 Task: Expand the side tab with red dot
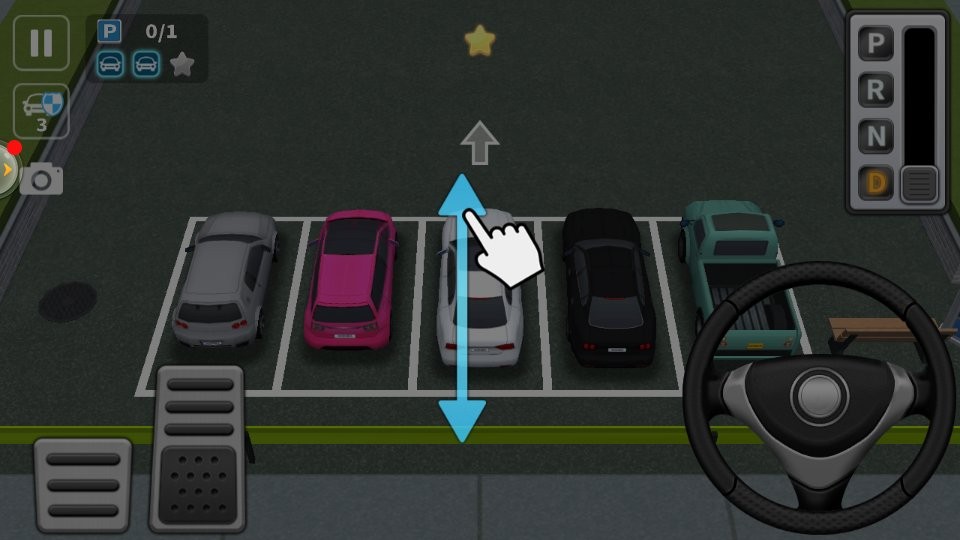[x=7, y=170]
